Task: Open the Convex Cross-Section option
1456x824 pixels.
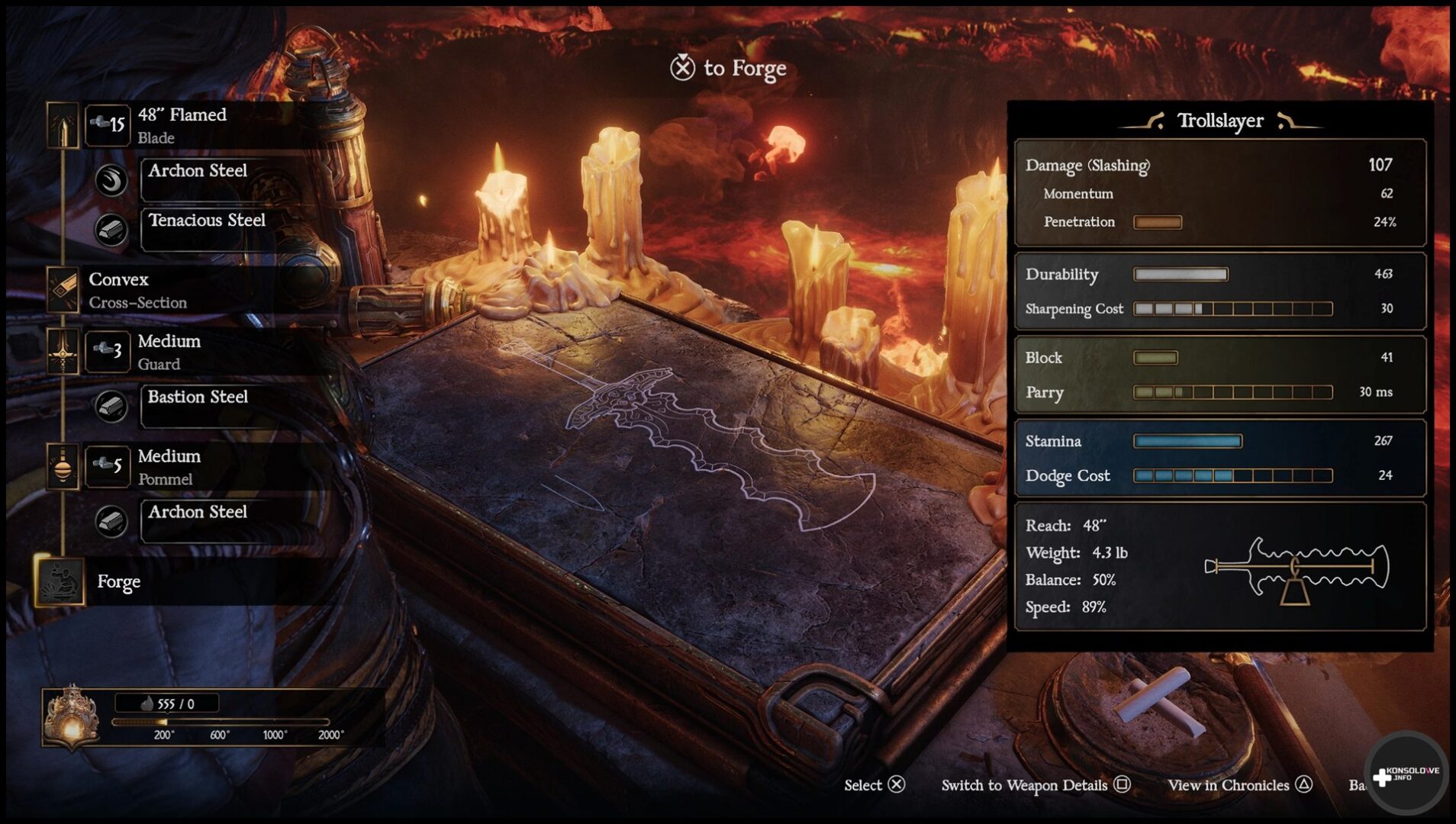Action: coord(137,290)
